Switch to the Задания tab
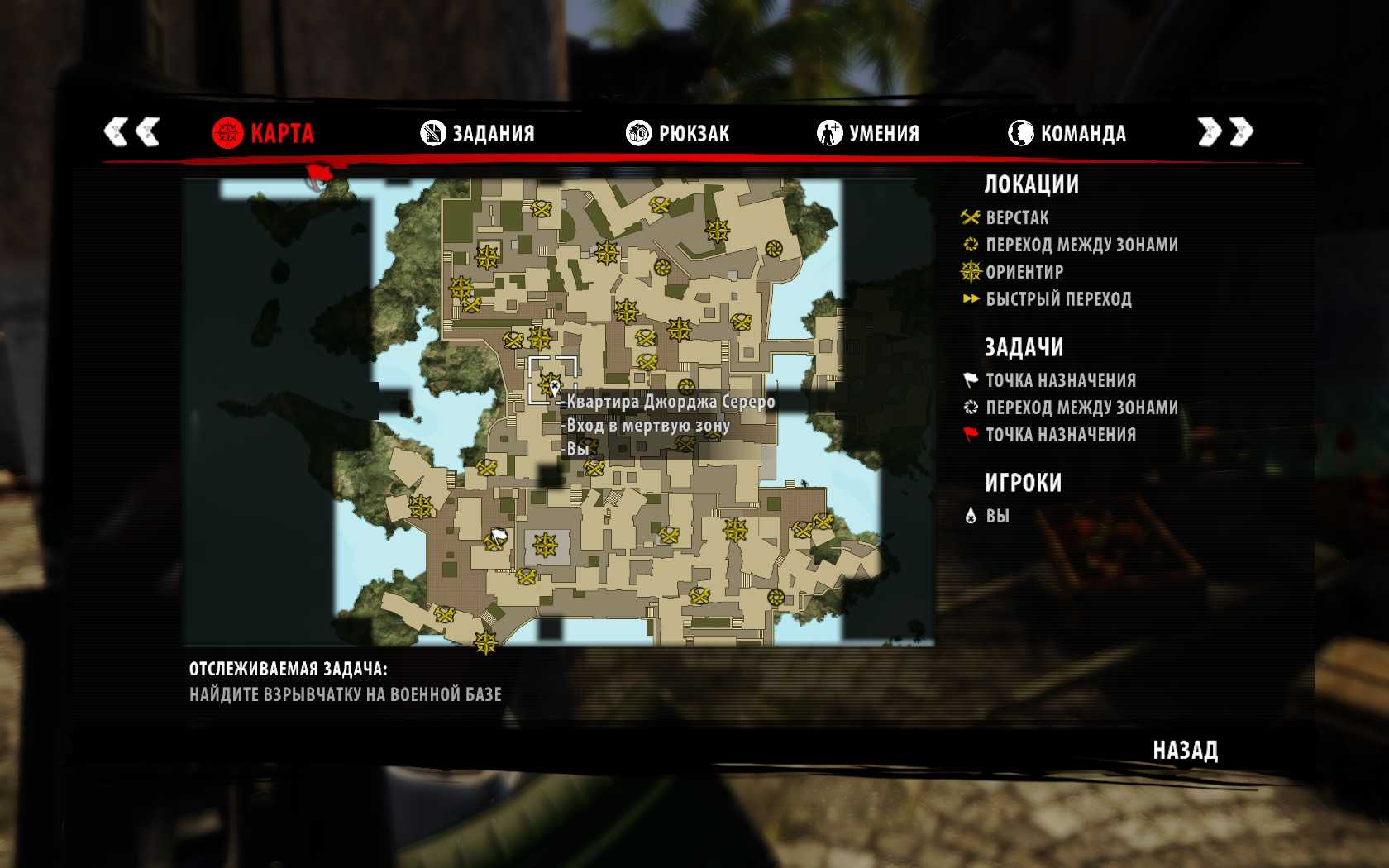Viewport: 1389px width, 868px height. click(x=478, y=133)
